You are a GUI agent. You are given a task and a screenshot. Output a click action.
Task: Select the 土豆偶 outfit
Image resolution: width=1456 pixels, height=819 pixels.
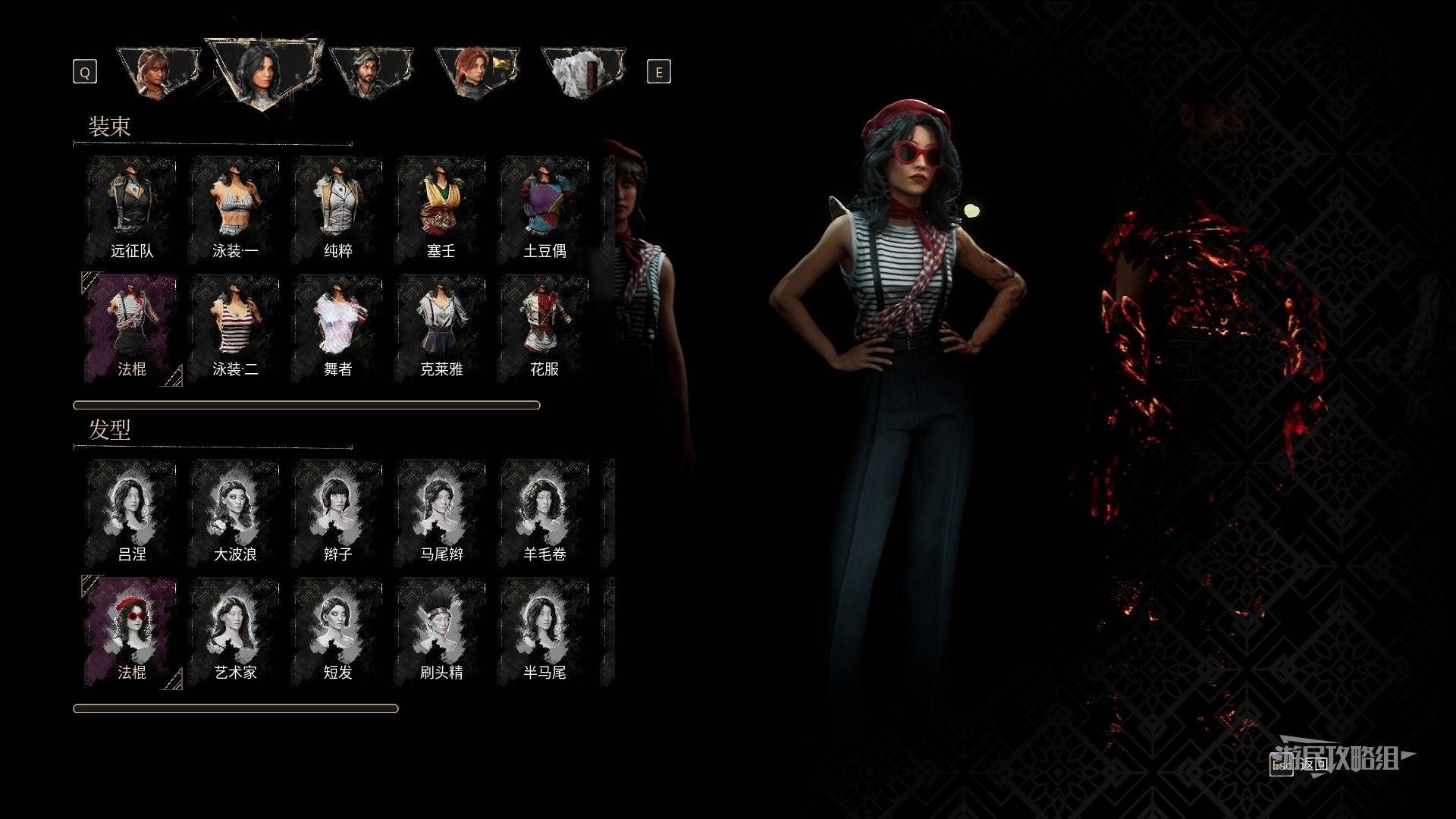544,209
